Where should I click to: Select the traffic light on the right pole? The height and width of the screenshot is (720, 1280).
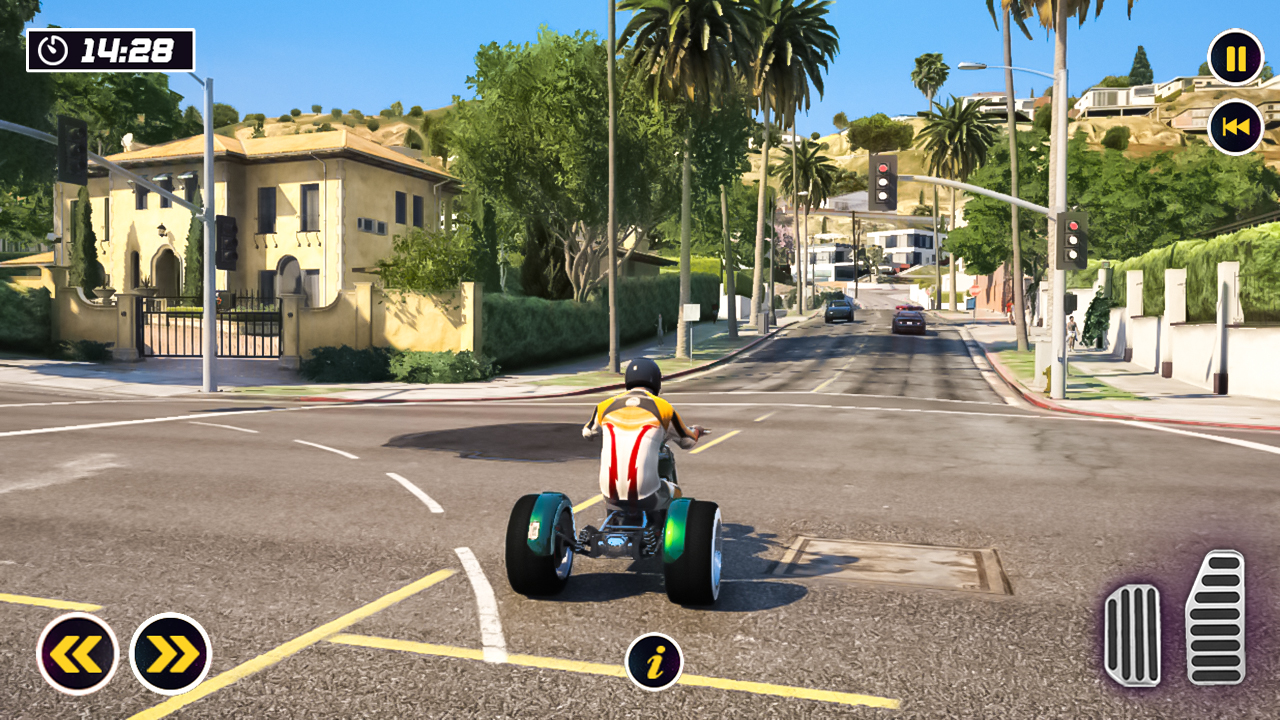[1074, 243]
